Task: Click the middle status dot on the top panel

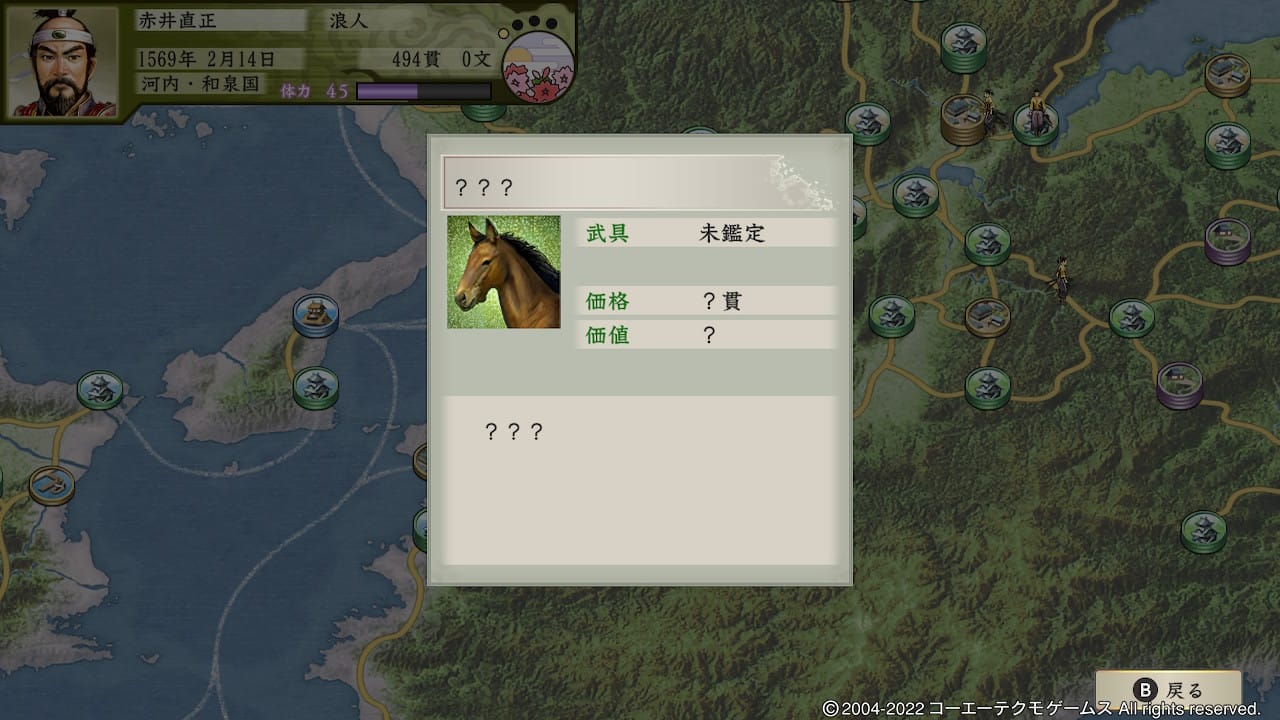Action: pyautogui.click(x=533, y=21)
